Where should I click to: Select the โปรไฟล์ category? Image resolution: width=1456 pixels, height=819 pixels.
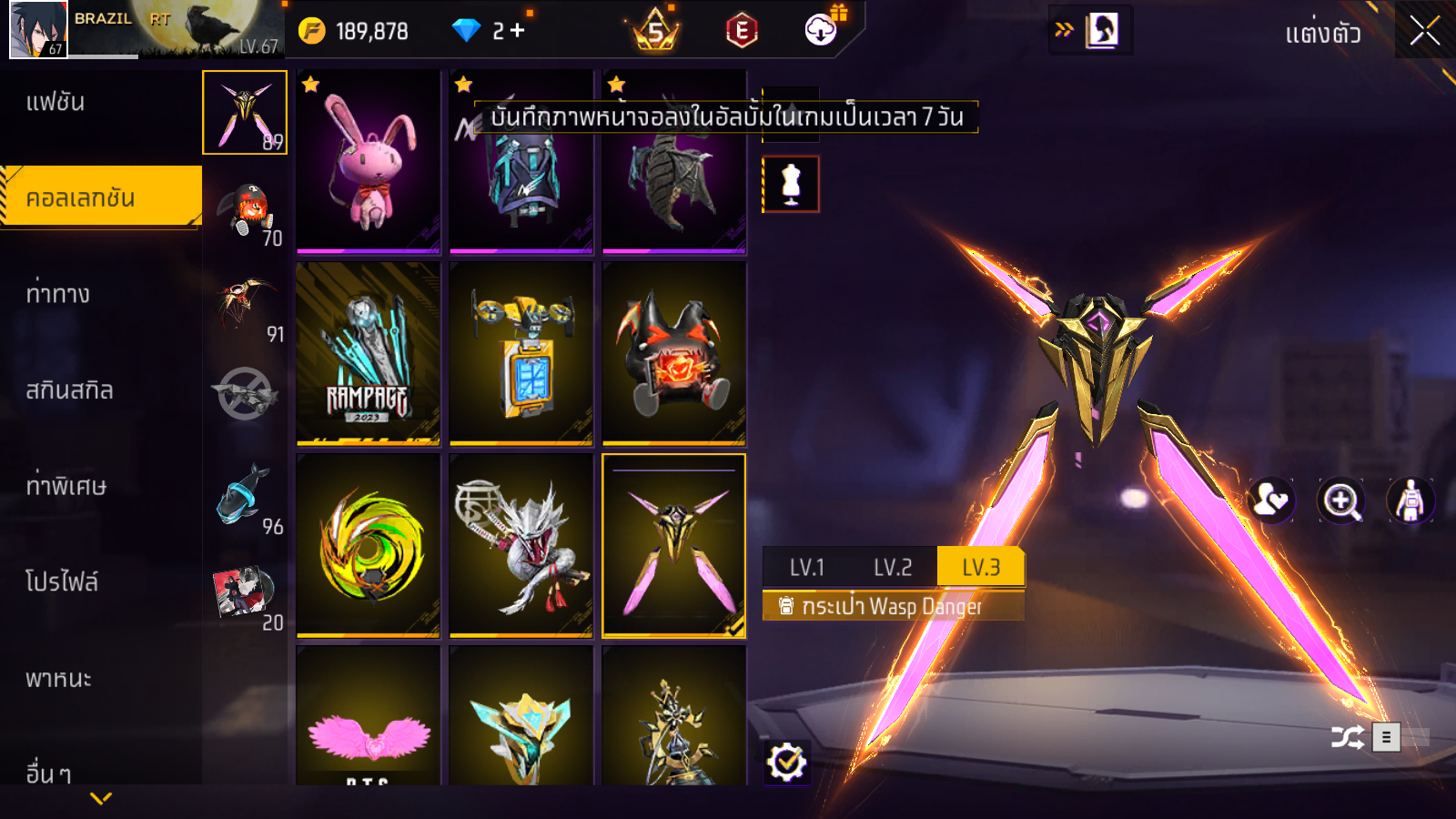click(61, 581)
